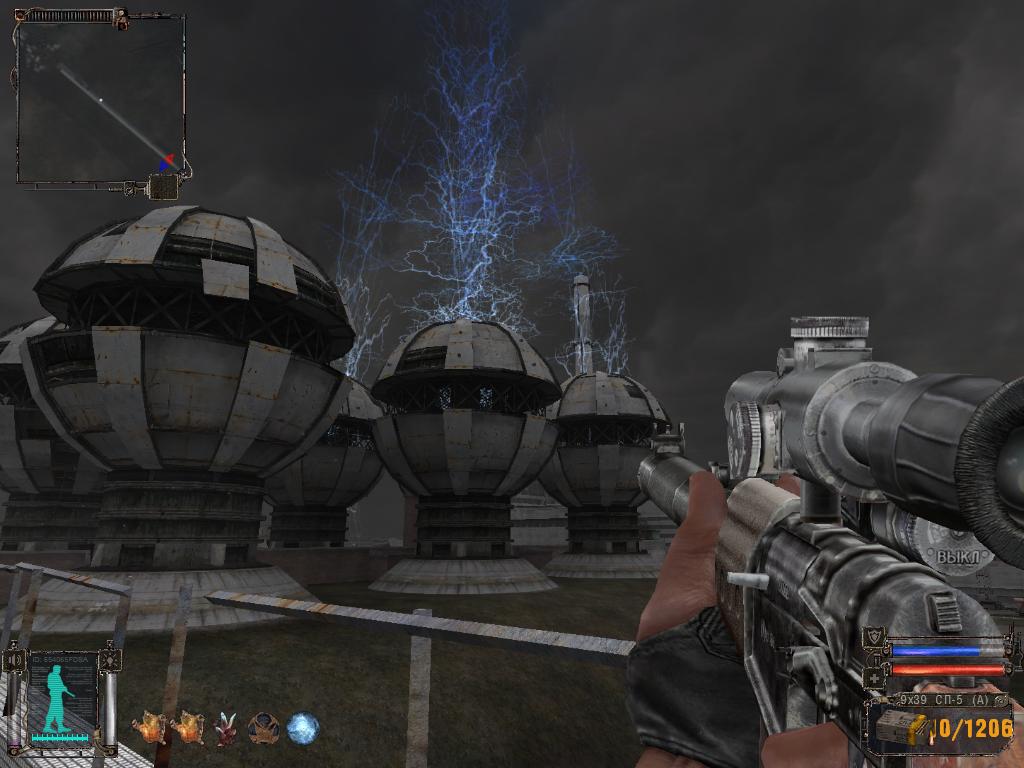
Task: Select the glowing blue orb artifact
Action: [303, 728]
